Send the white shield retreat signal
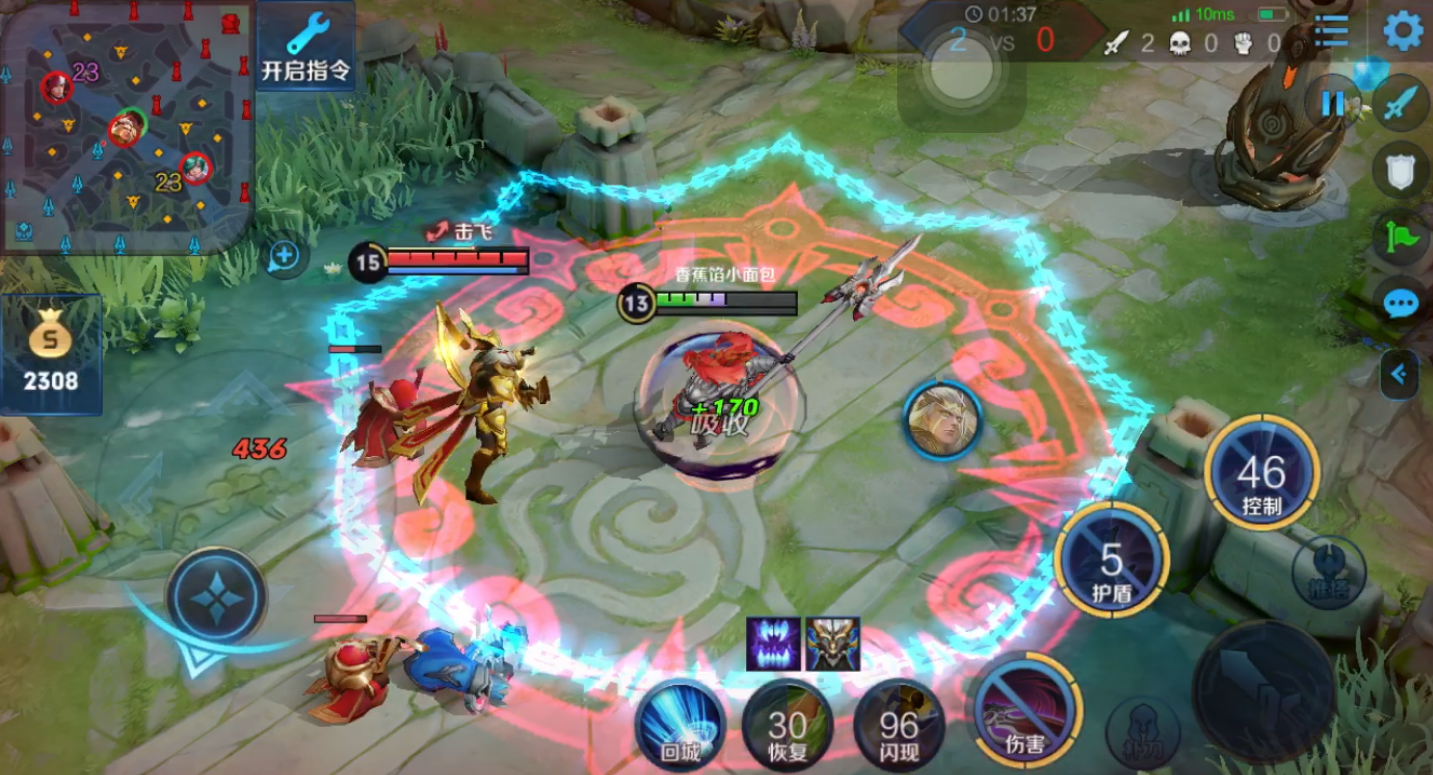Image resolution: width=1433 pixels, height=775 pixels. 1401,169
